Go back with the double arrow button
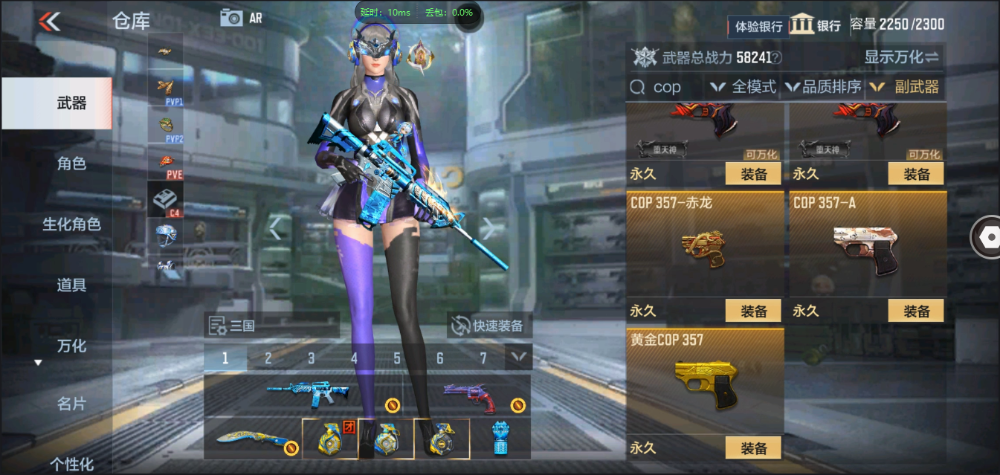The image size is (1000, 475). 49,20
